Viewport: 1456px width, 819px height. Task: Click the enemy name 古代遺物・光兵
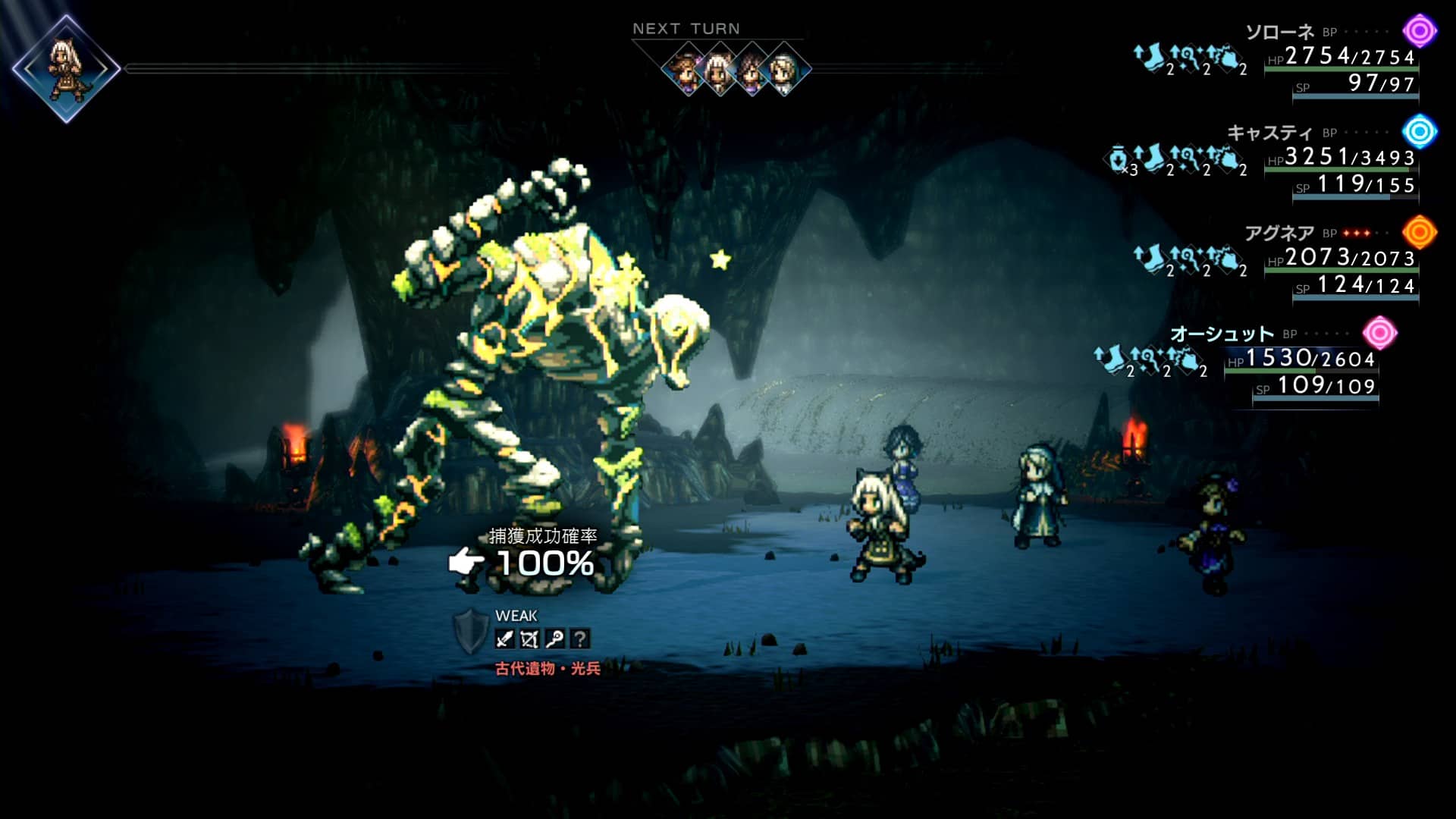(x=548, y=669)
